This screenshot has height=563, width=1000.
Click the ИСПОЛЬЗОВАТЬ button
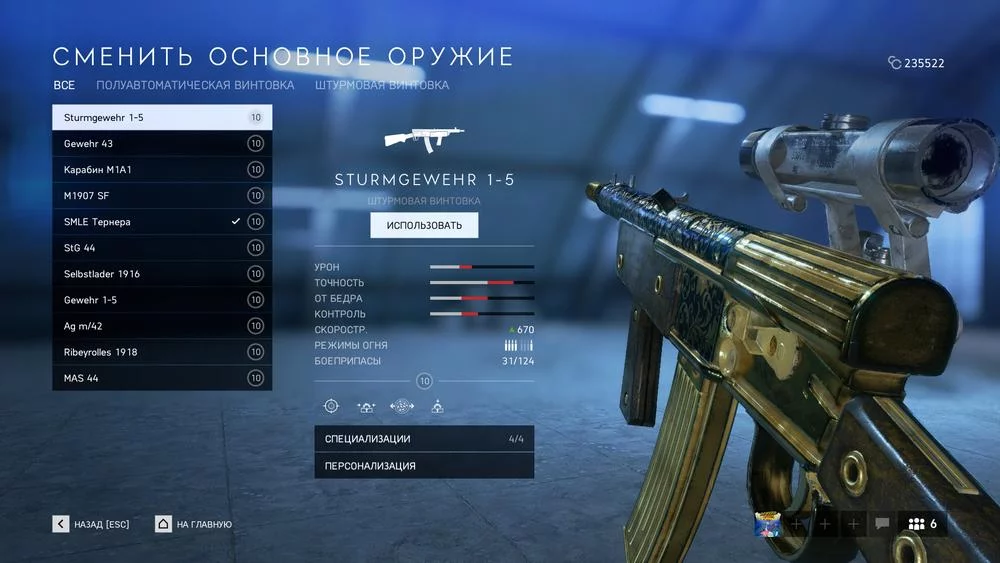click(x=424, y=225)
